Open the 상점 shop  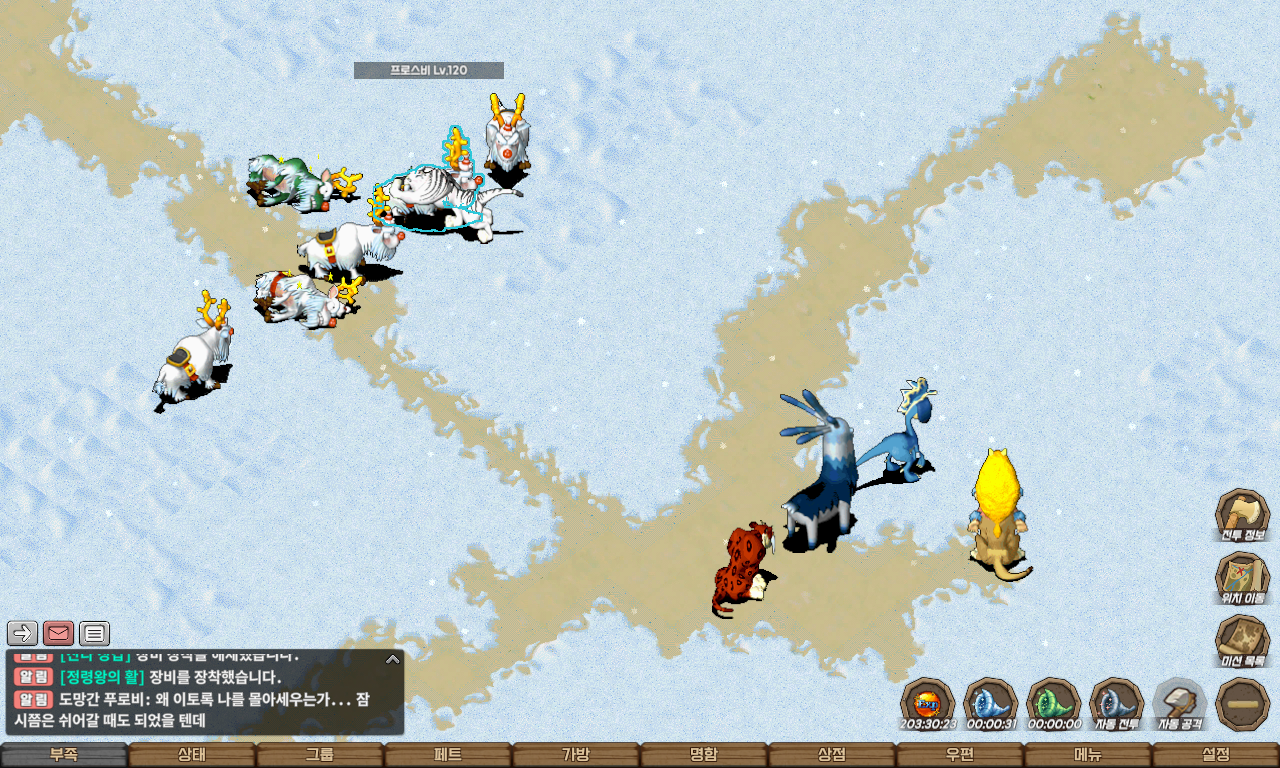[x=832, y=755]
